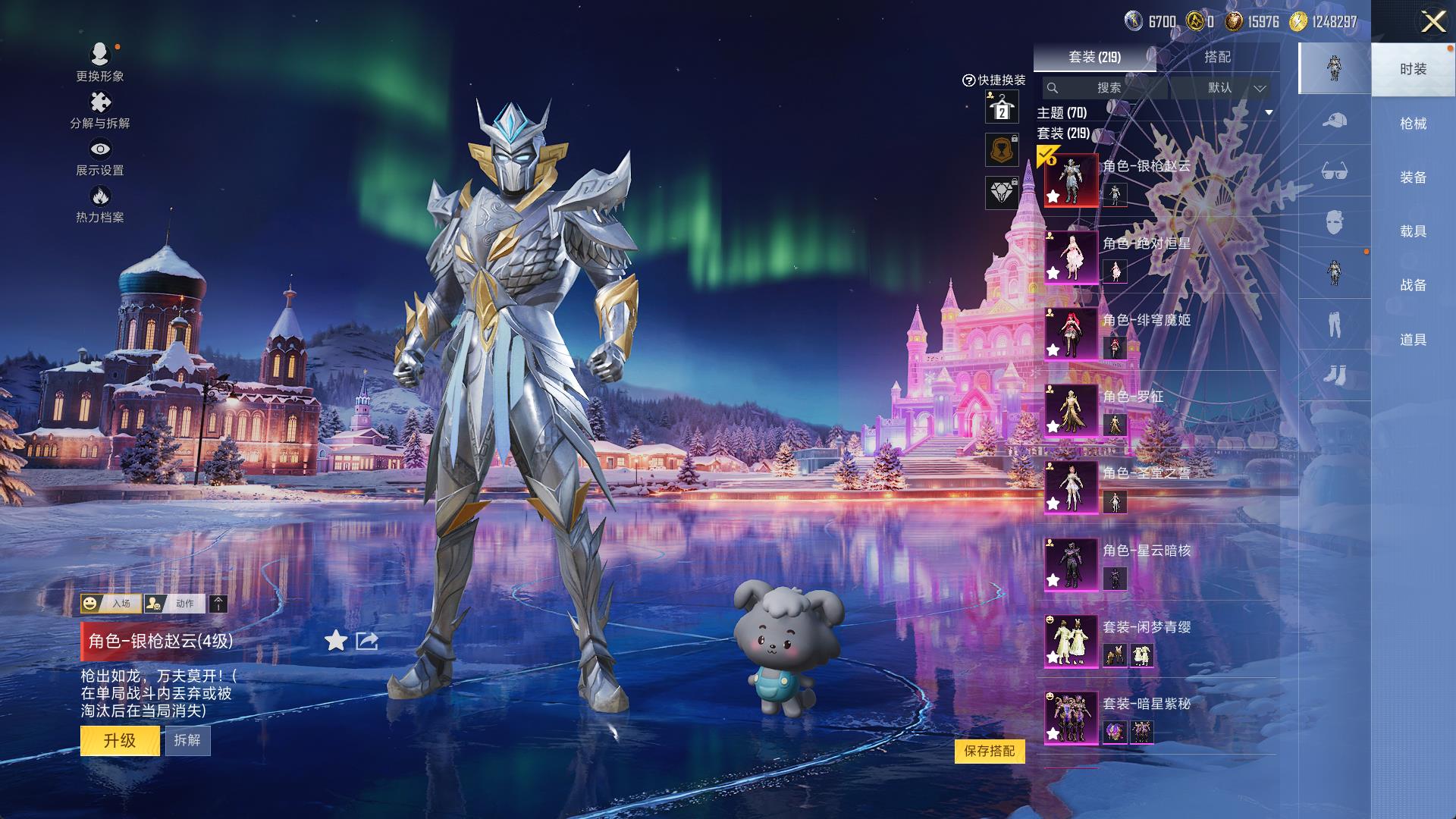
Task: Open the 枪械 firearms category
Action: [1413, 124]
